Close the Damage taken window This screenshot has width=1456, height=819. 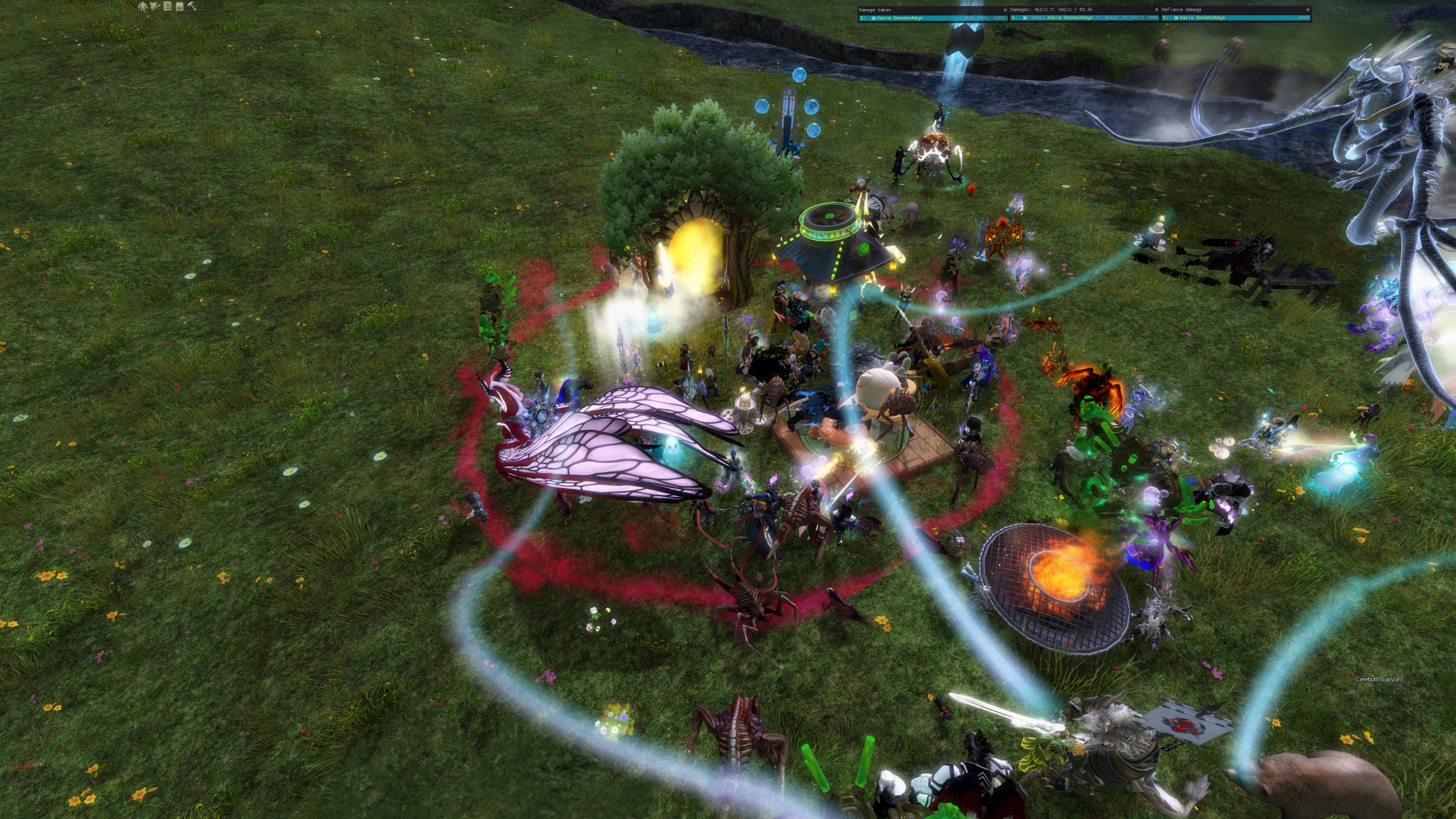point(1005,10)
